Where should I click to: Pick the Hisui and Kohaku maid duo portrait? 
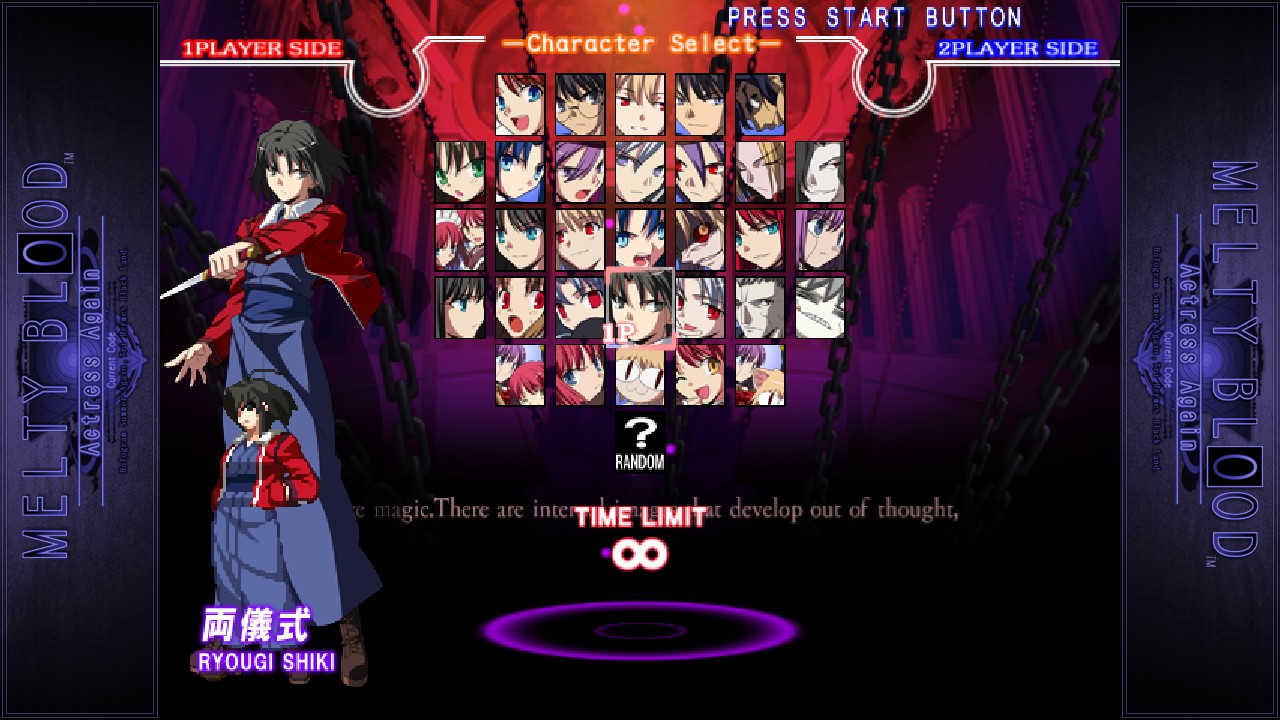coord(460,240)
